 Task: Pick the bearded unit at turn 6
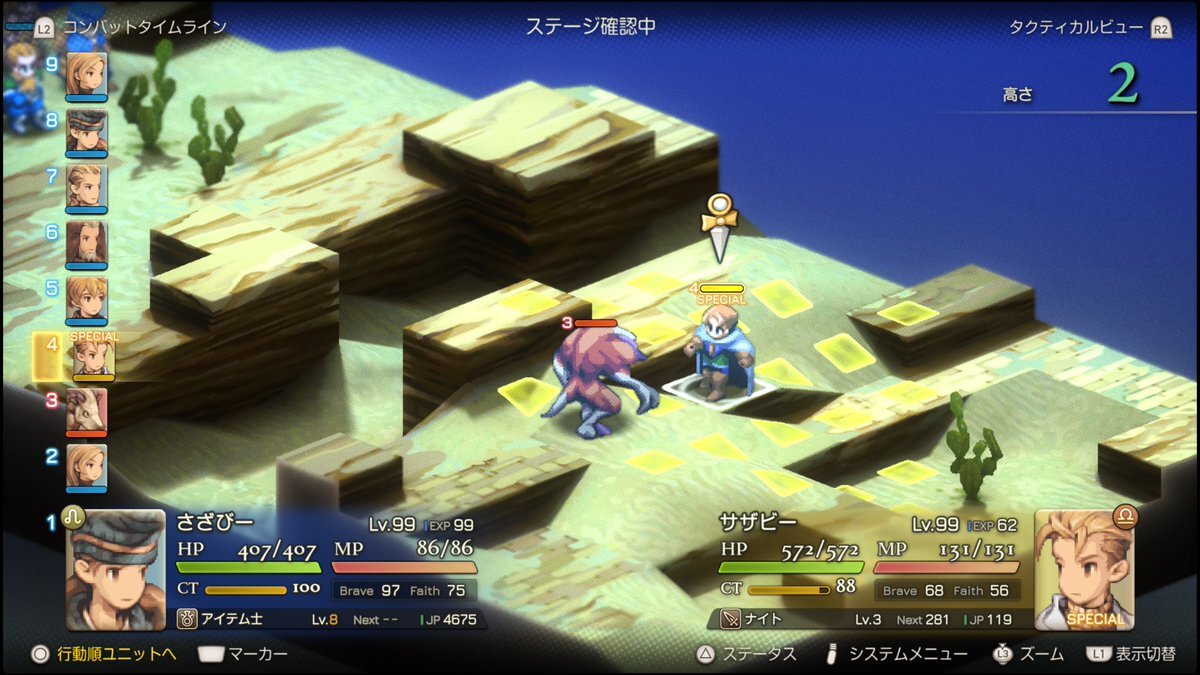[86, 243]
